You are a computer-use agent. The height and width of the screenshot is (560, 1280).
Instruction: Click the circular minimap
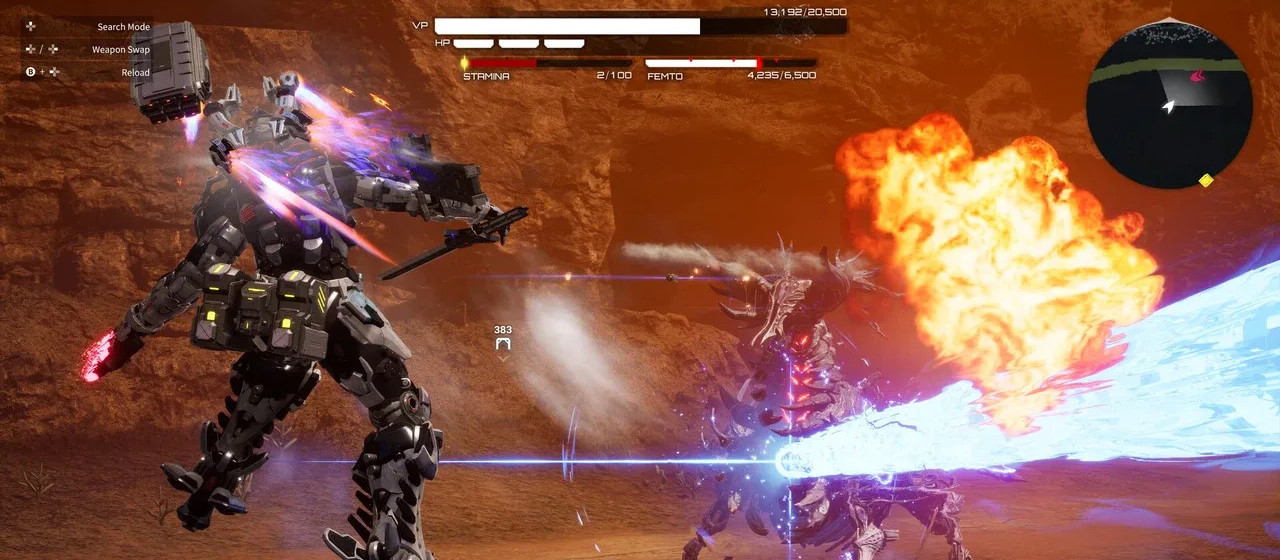(1166, 105)
